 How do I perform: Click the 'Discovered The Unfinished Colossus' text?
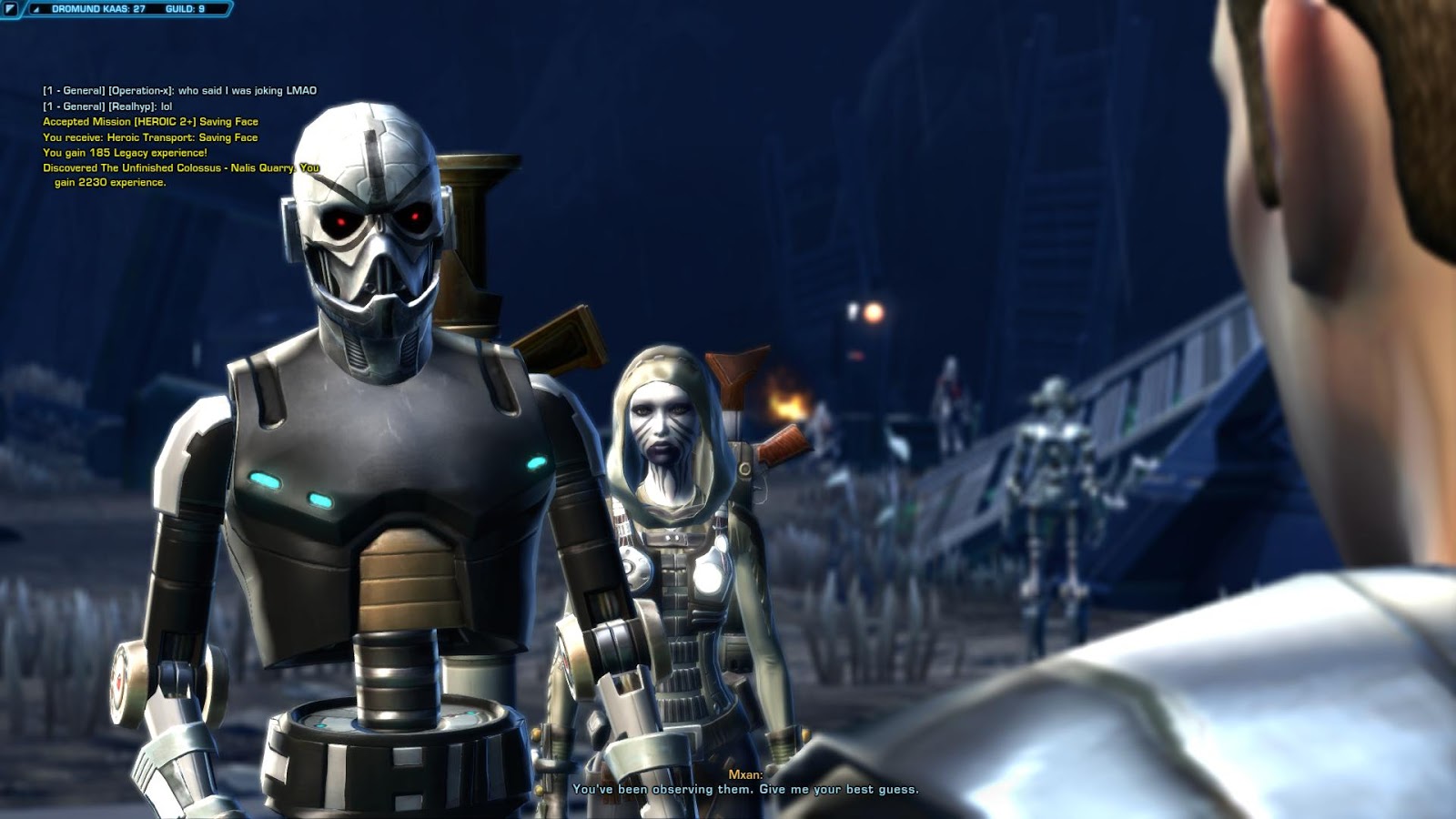pyautogui.click(x=164, y=167)
